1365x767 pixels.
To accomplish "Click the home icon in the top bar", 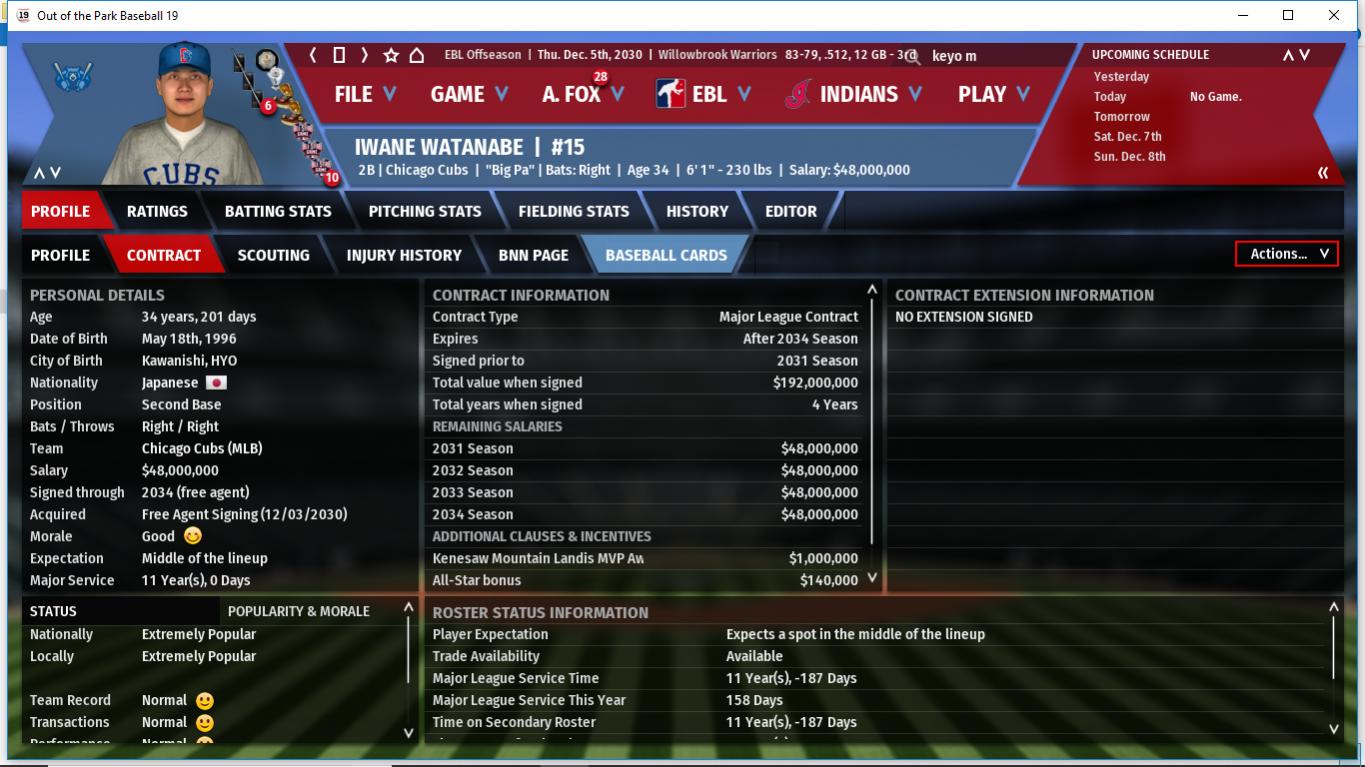I will (x=417, y=55).
